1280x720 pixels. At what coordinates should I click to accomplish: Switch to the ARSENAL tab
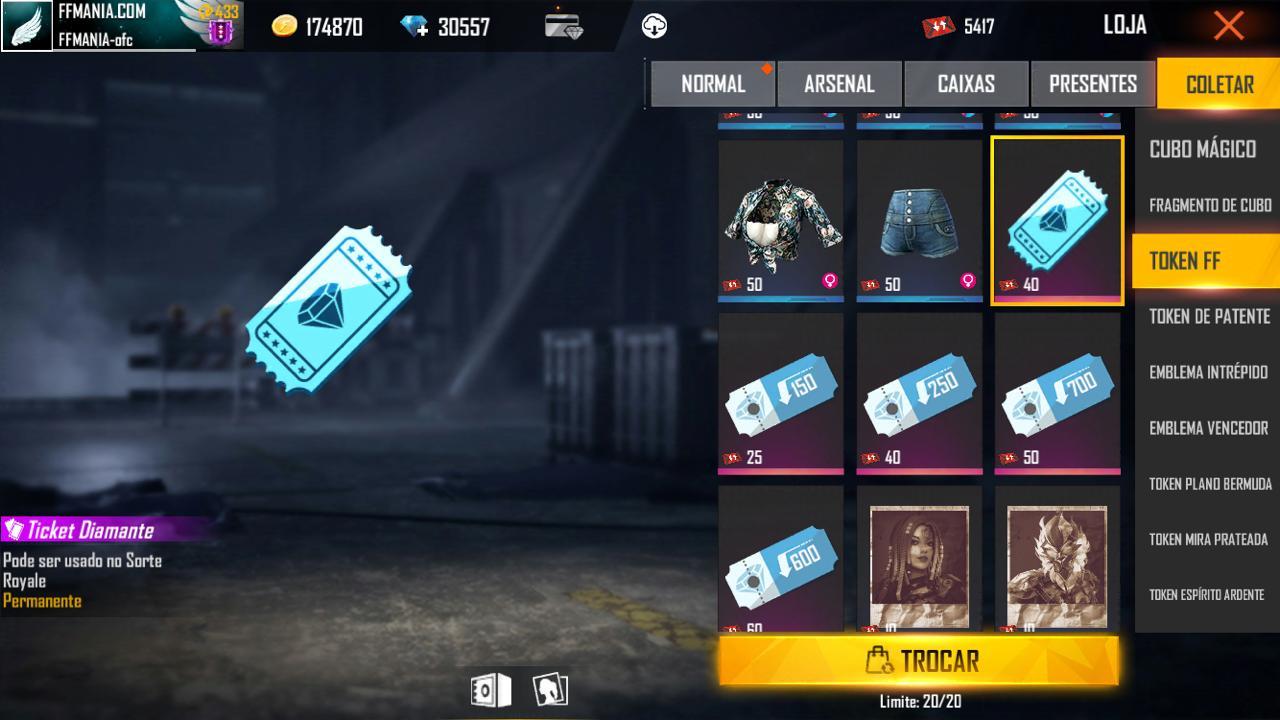pos(840,84)
